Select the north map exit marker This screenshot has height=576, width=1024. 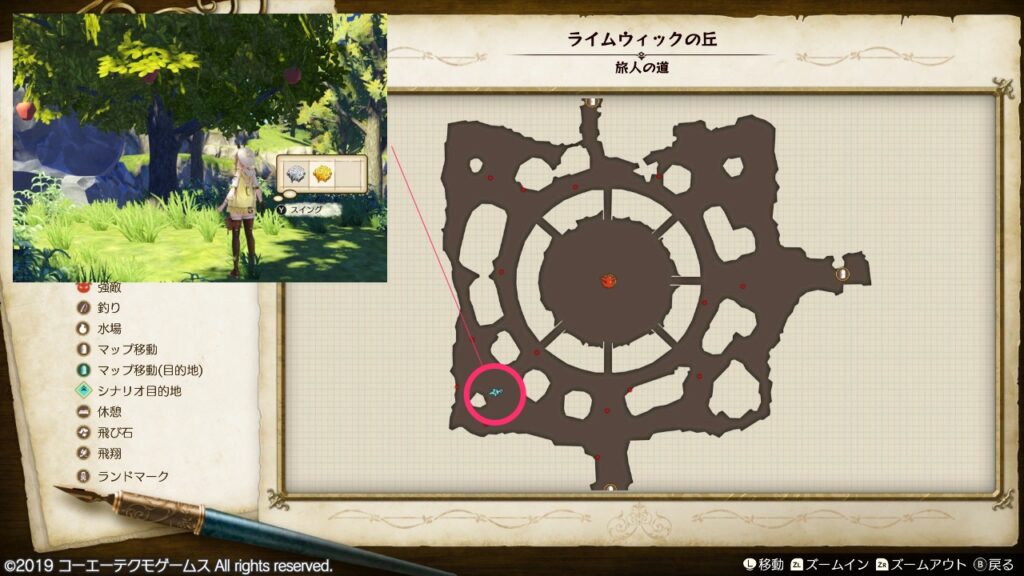(593, 100)
